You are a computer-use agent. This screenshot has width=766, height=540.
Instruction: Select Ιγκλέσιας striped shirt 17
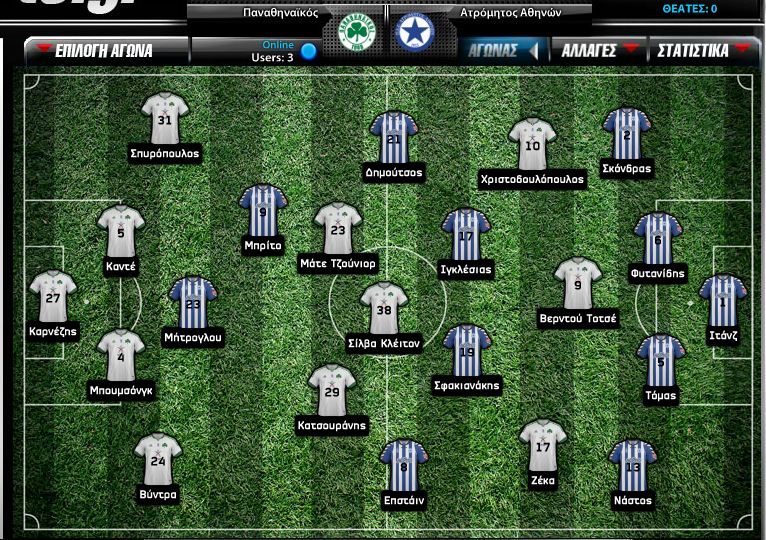[465, 235]
